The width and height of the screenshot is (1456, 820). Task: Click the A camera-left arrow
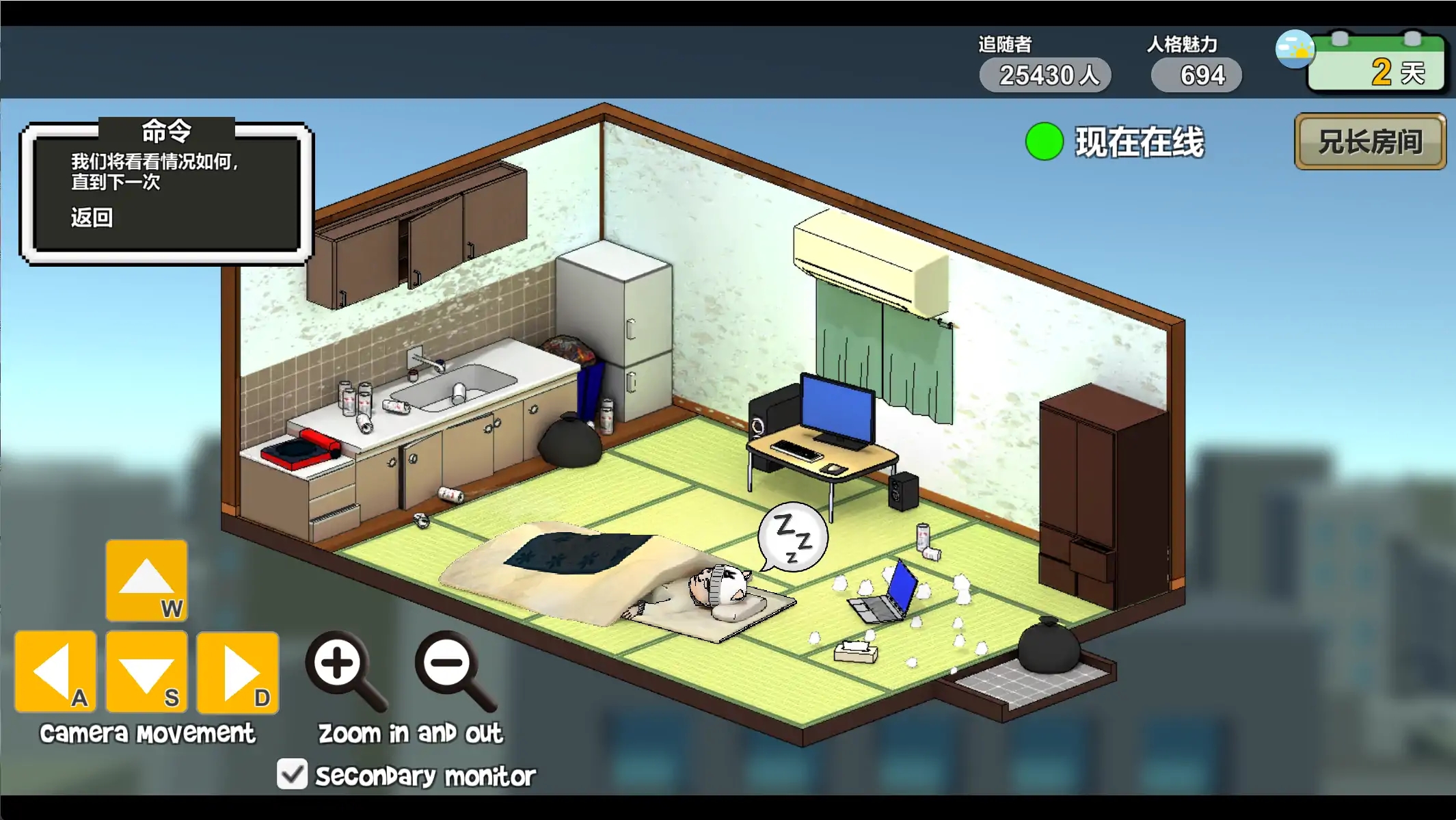[55, 671]
